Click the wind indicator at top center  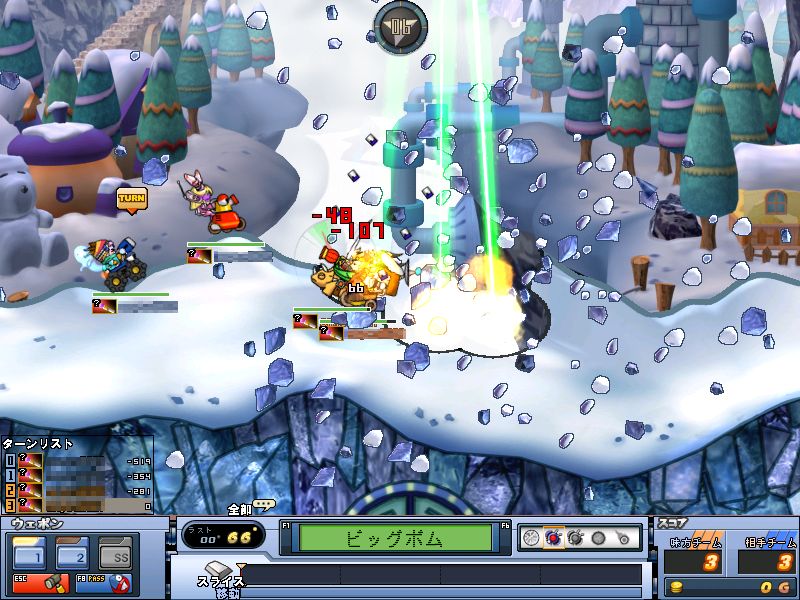(400, 22)
